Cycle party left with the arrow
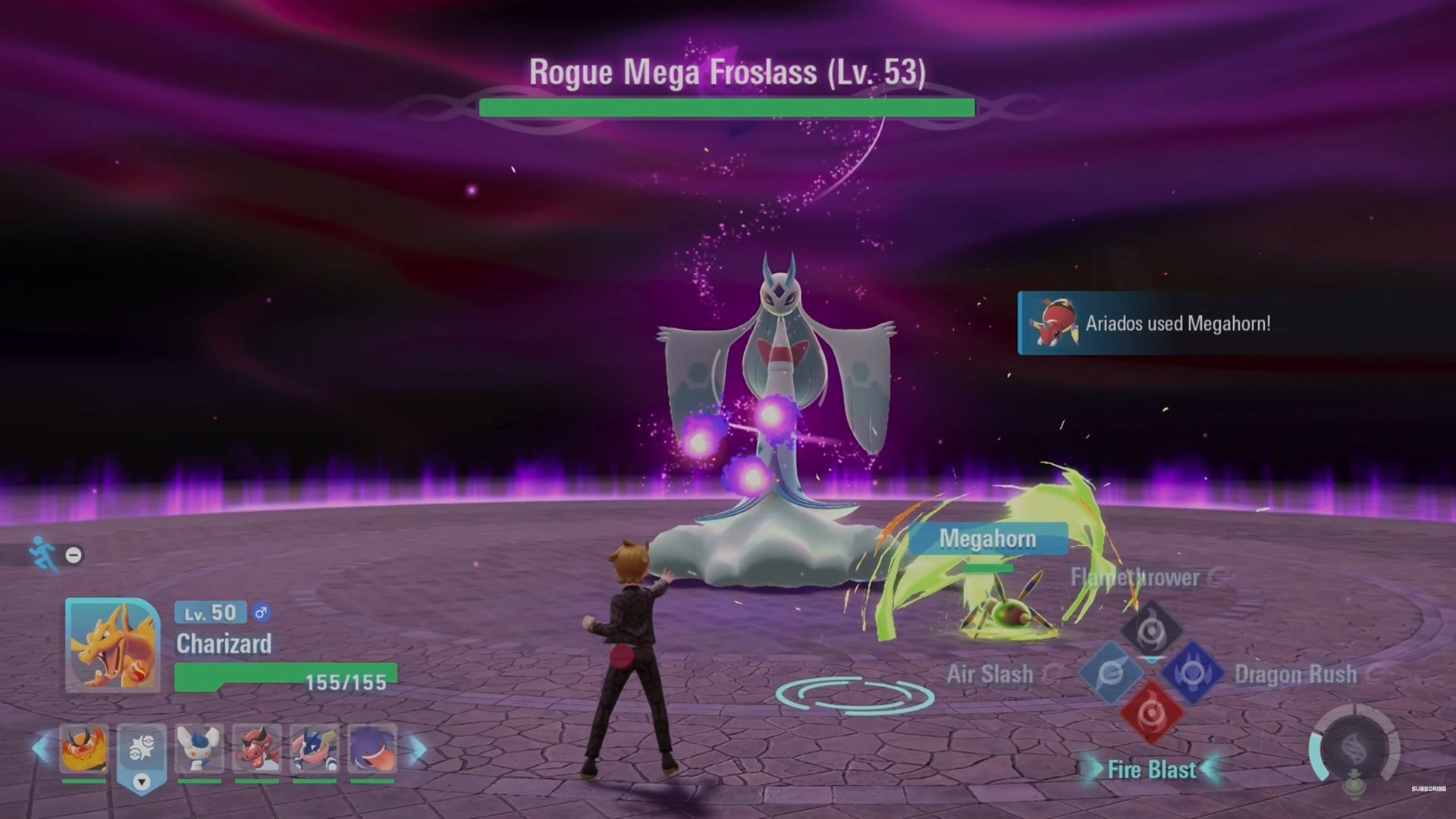The image size is (1456, 819). pyautogui.click(x=40, y=748)
